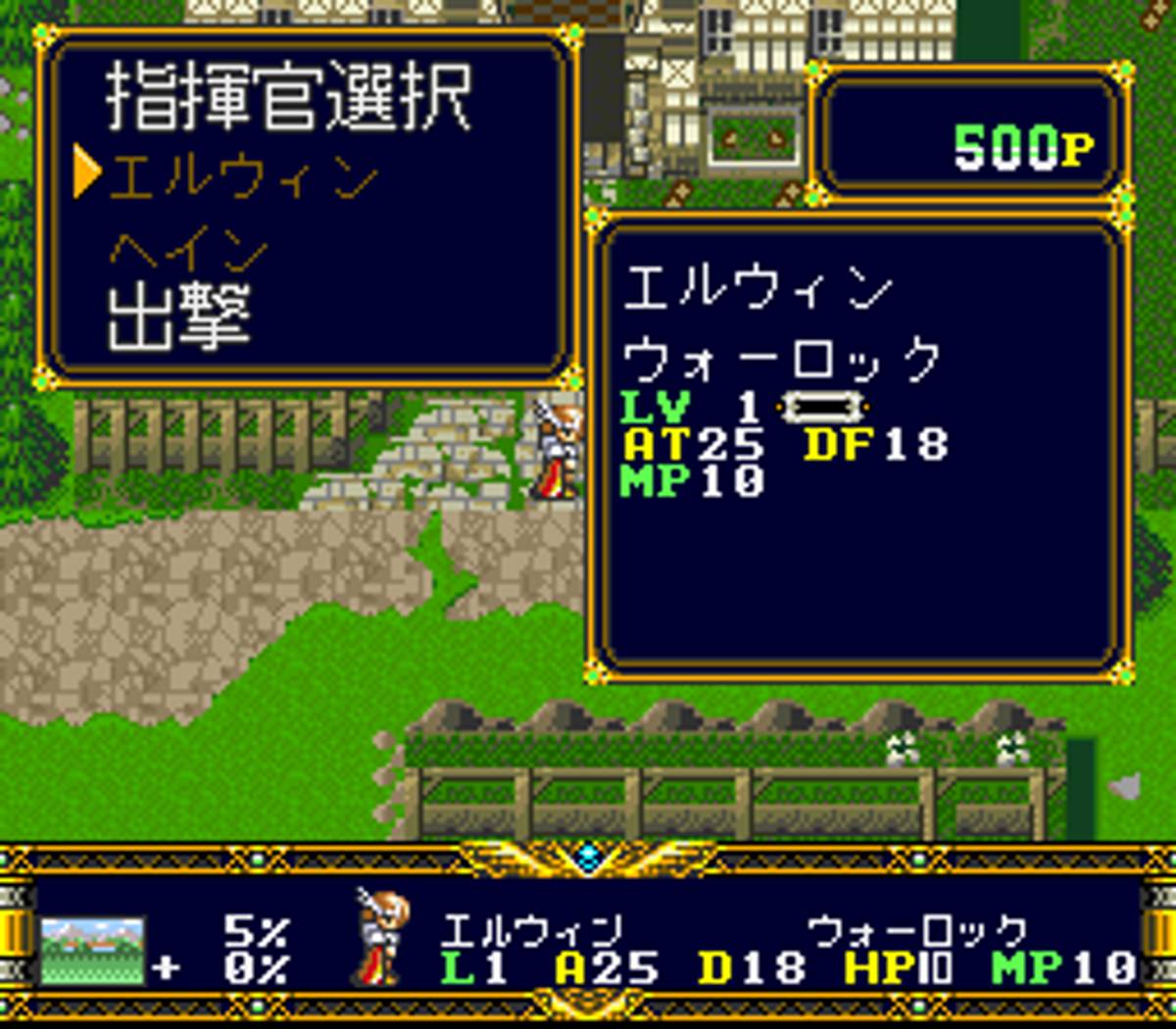Select commander エルウィン in the menu

(x=243, y=177)
